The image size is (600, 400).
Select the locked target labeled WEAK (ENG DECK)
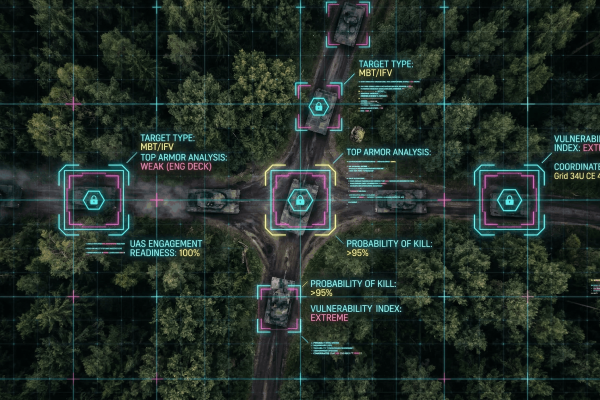93,200
